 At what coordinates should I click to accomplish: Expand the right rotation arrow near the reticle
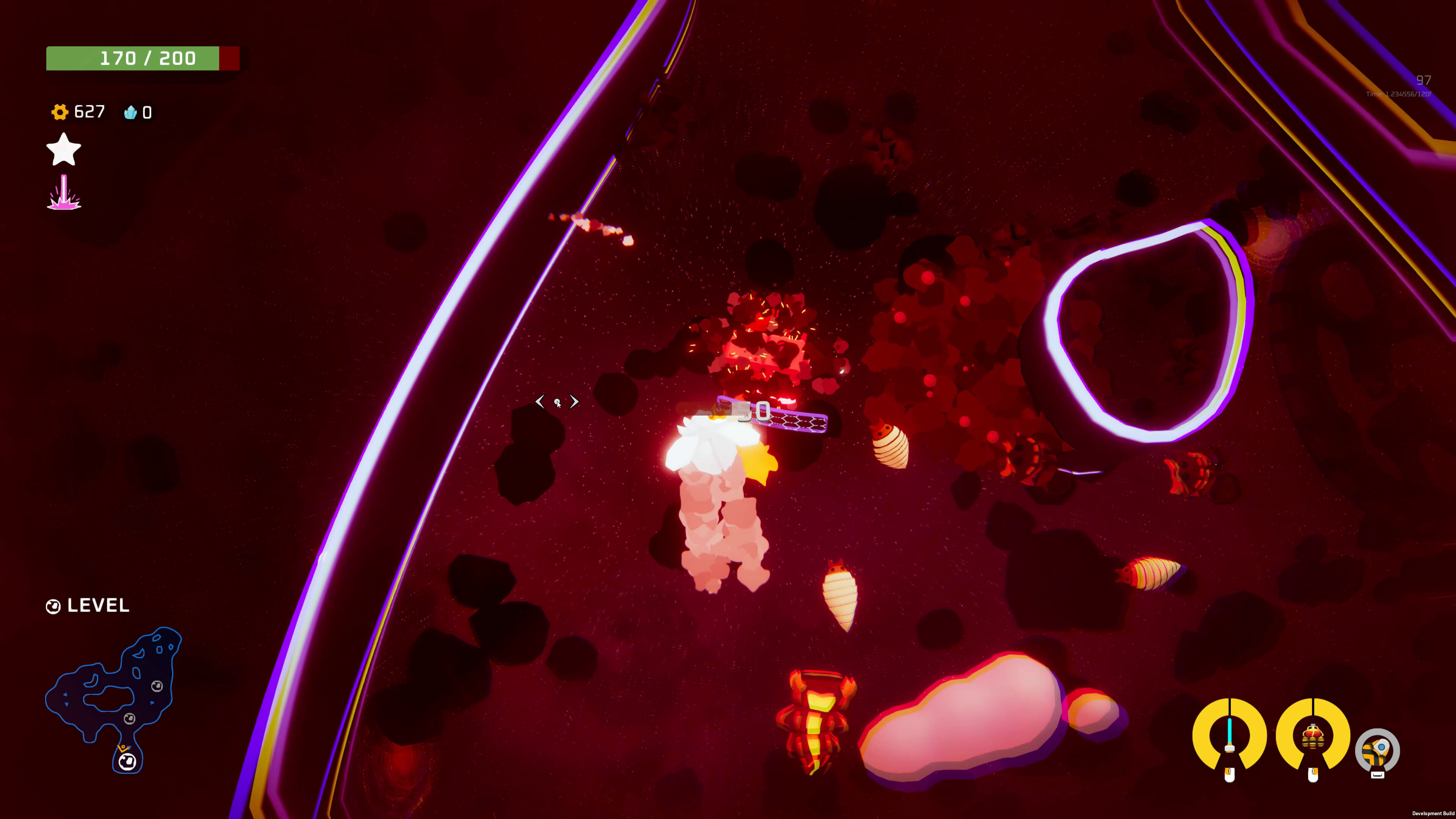pos(574,401)
